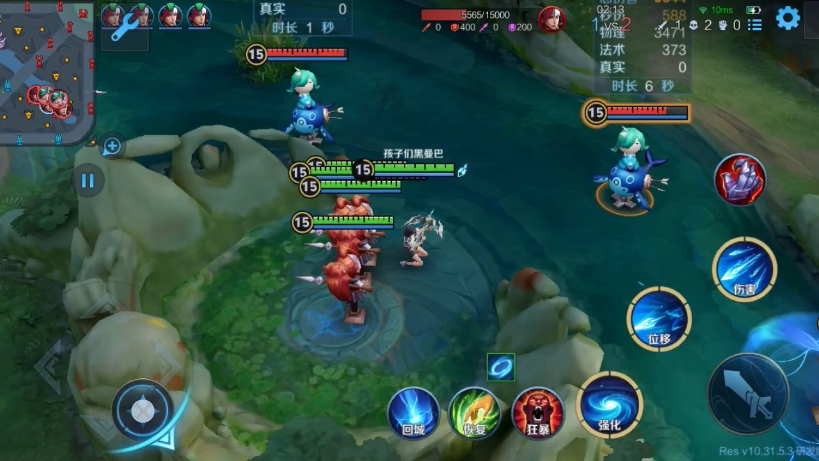819x461 pixels.
Task: Trigger the 狂暴 frenzy summoner spell
Action: point(537,412)
